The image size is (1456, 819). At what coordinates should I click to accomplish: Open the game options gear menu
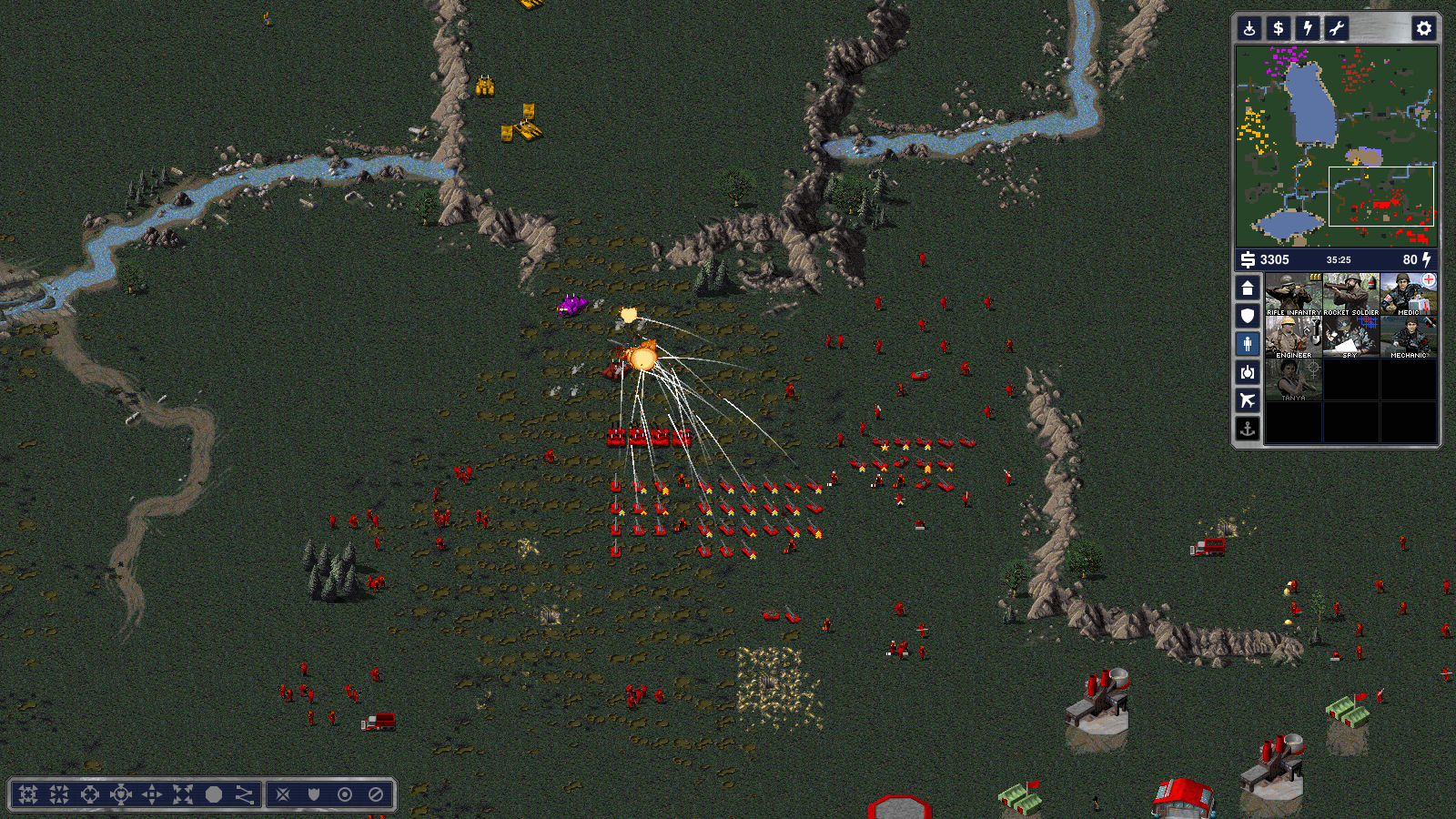click(1423, 28)
